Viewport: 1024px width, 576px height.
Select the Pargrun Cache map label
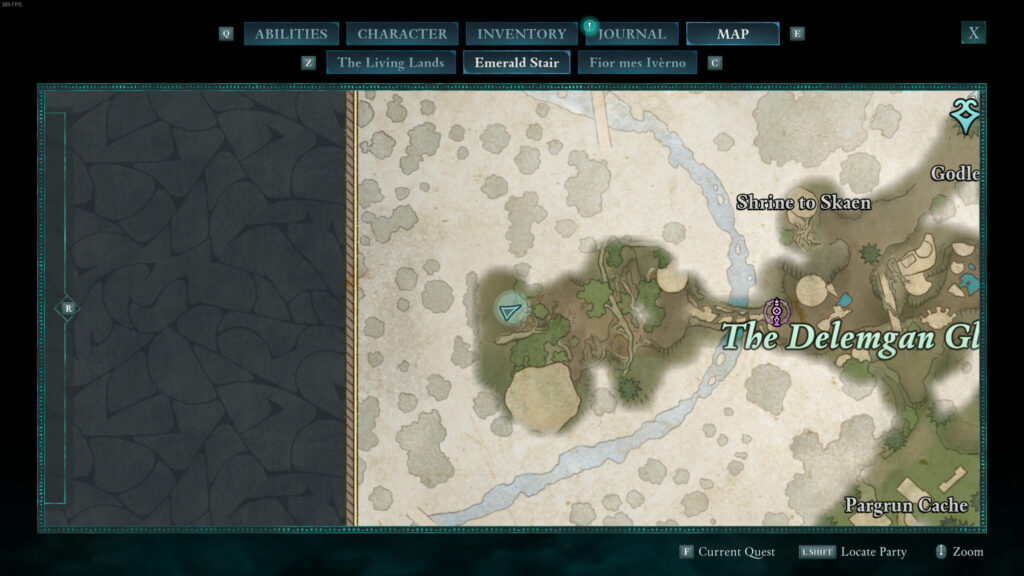(x=906, y=505)
